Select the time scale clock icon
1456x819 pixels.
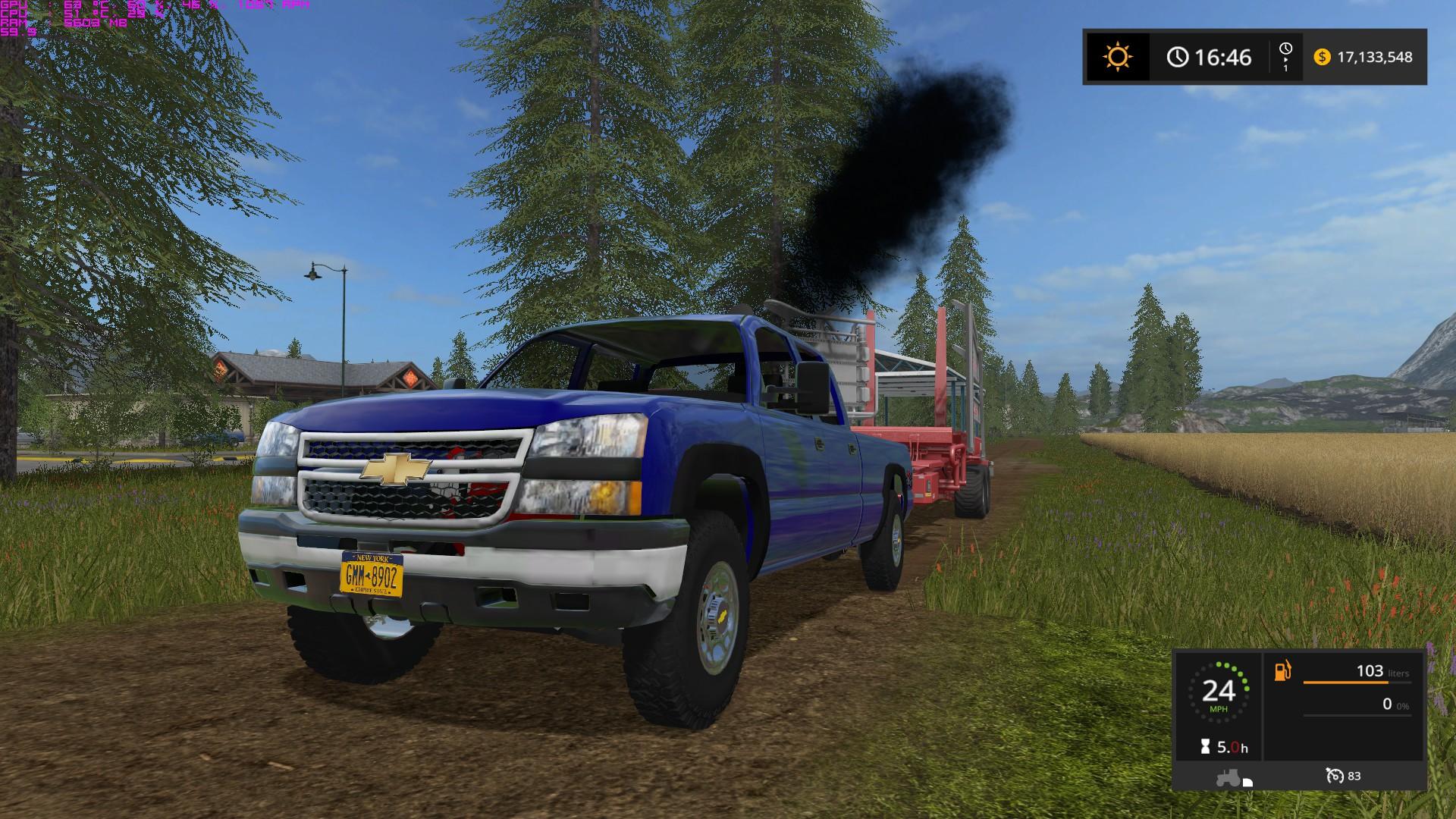[x=1285, y=50]
